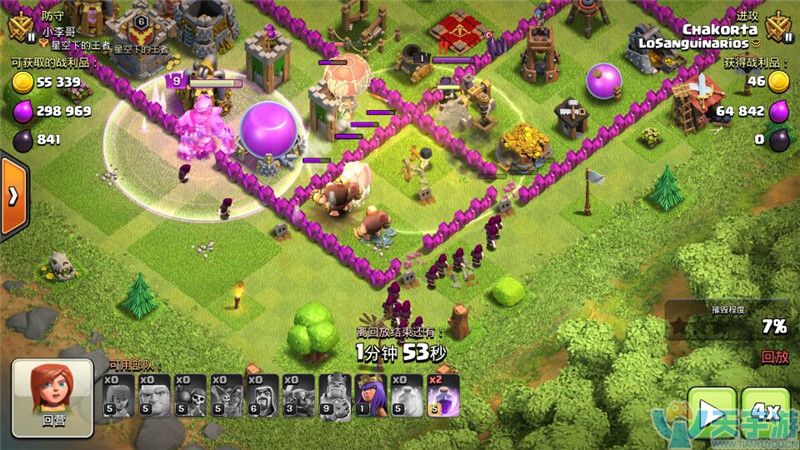
Task: Select the Barbarian King hero slot
Action: 334,396
